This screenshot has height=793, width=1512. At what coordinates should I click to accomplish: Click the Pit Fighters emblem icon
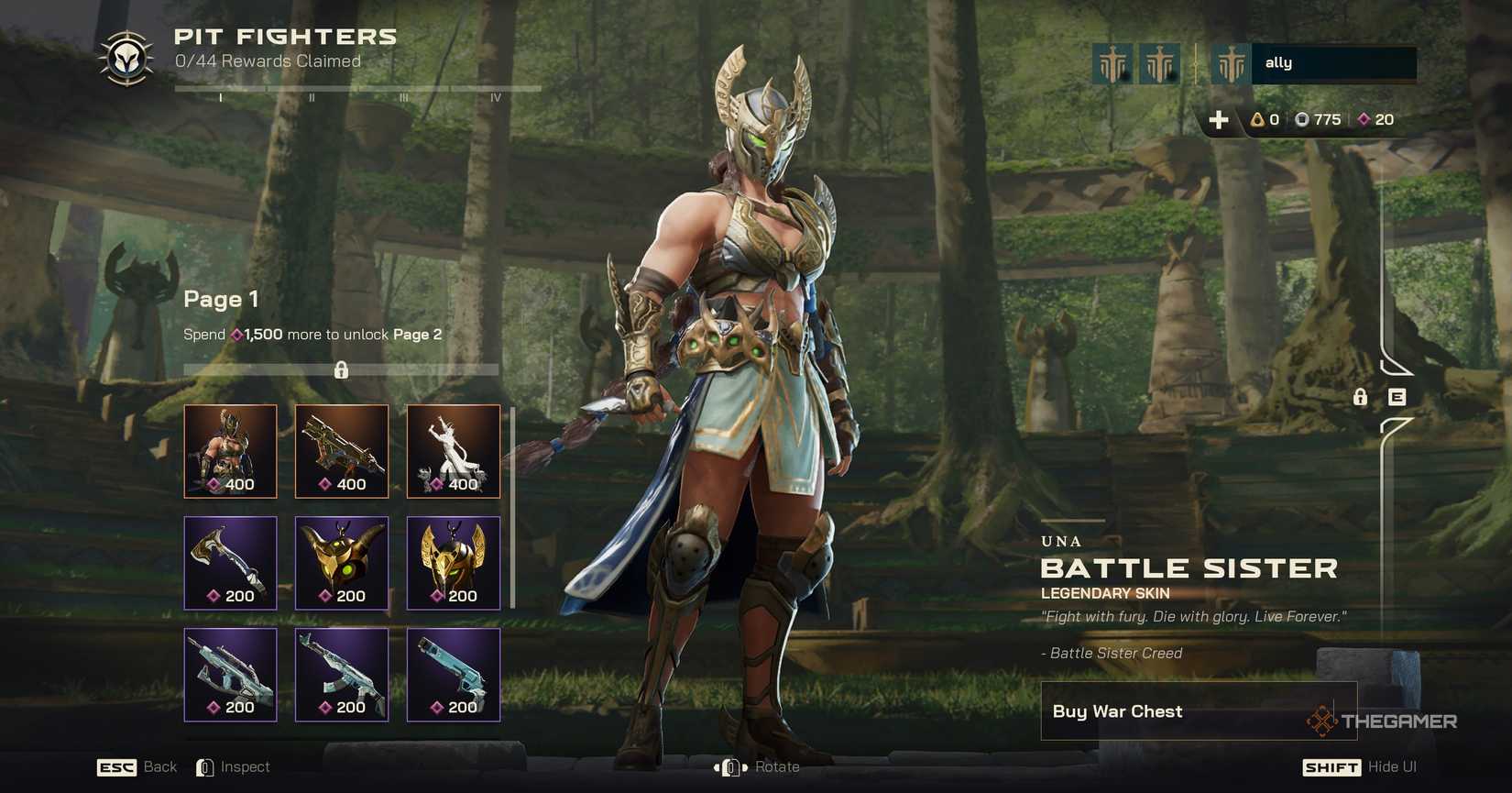126,57
